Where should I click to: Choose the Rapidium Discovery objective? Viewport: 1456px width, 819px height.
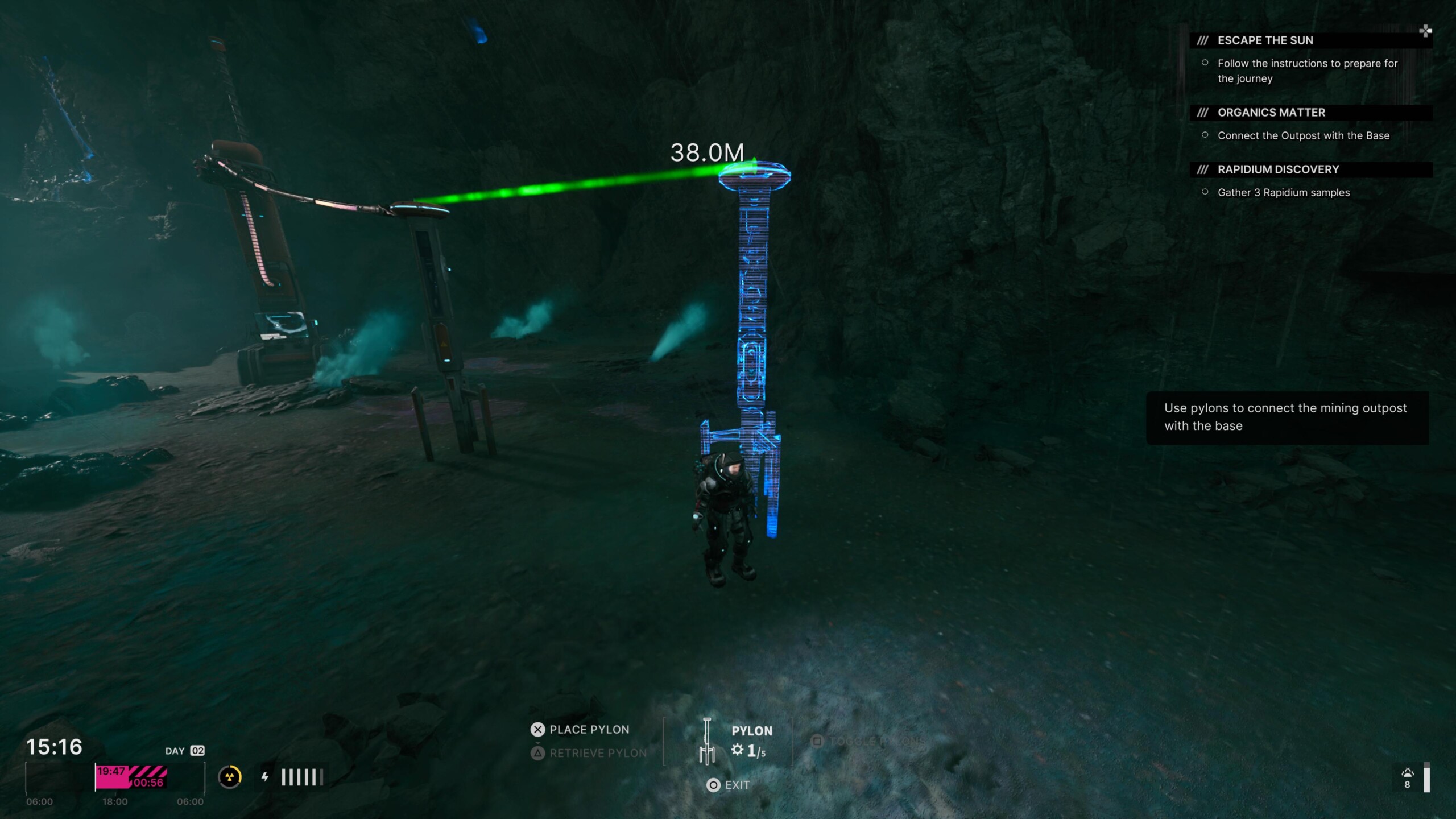click(x=1278, y=169)
